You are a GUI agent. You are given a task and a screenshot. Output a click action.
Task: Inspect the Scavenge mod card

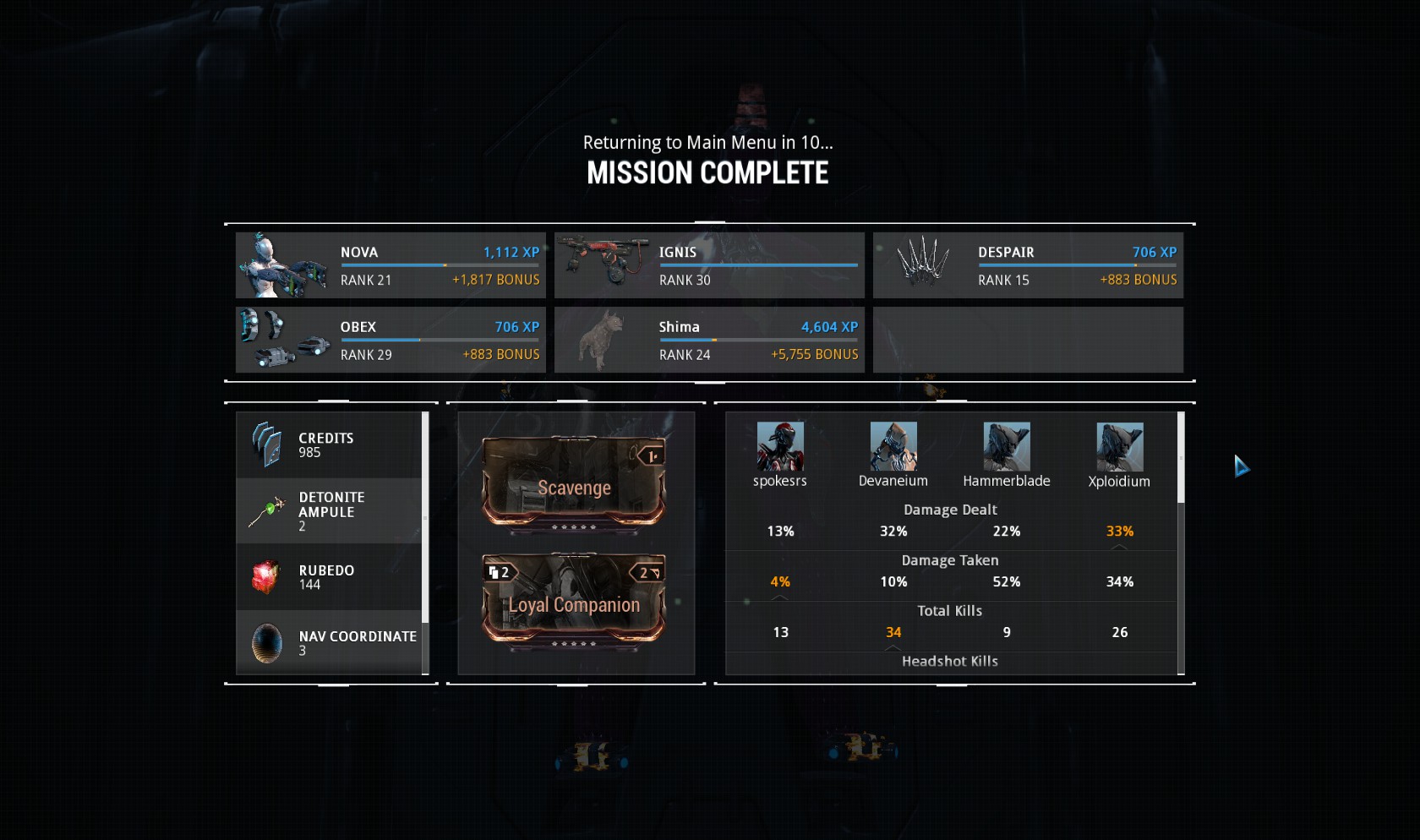point(574,485)
